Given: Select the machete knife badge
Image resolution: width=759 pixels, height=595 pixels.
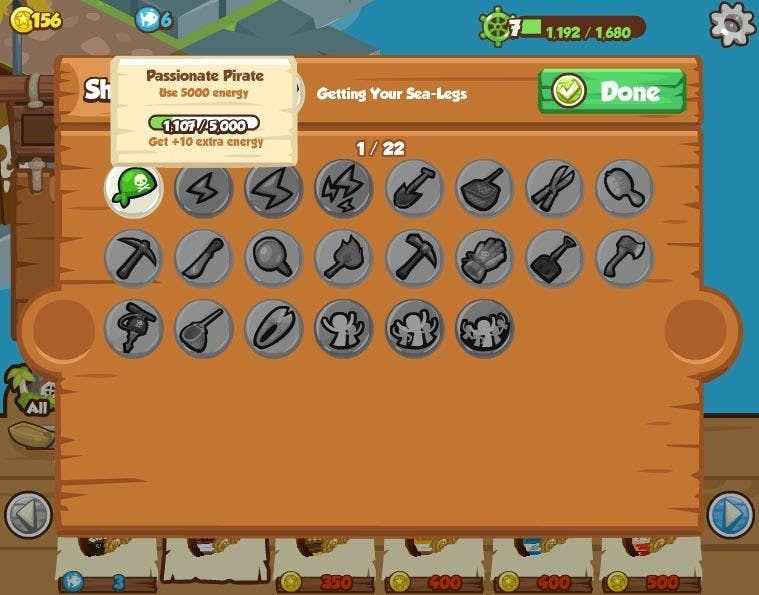Looking at the screenshot, I should pos(204,259).
